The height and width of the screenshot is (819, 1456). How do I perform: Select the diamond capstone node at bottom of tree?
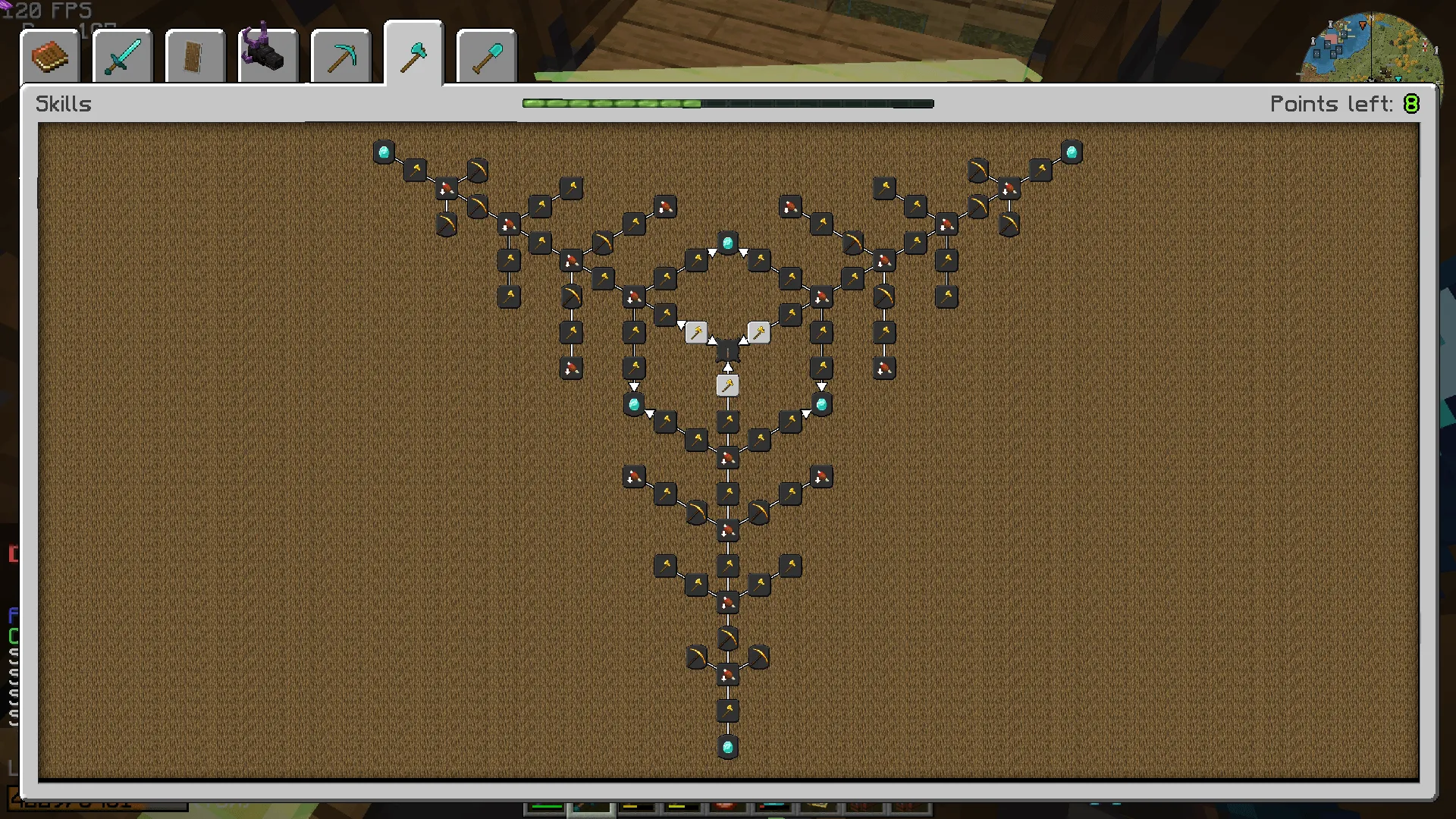(x=728, y=747)
